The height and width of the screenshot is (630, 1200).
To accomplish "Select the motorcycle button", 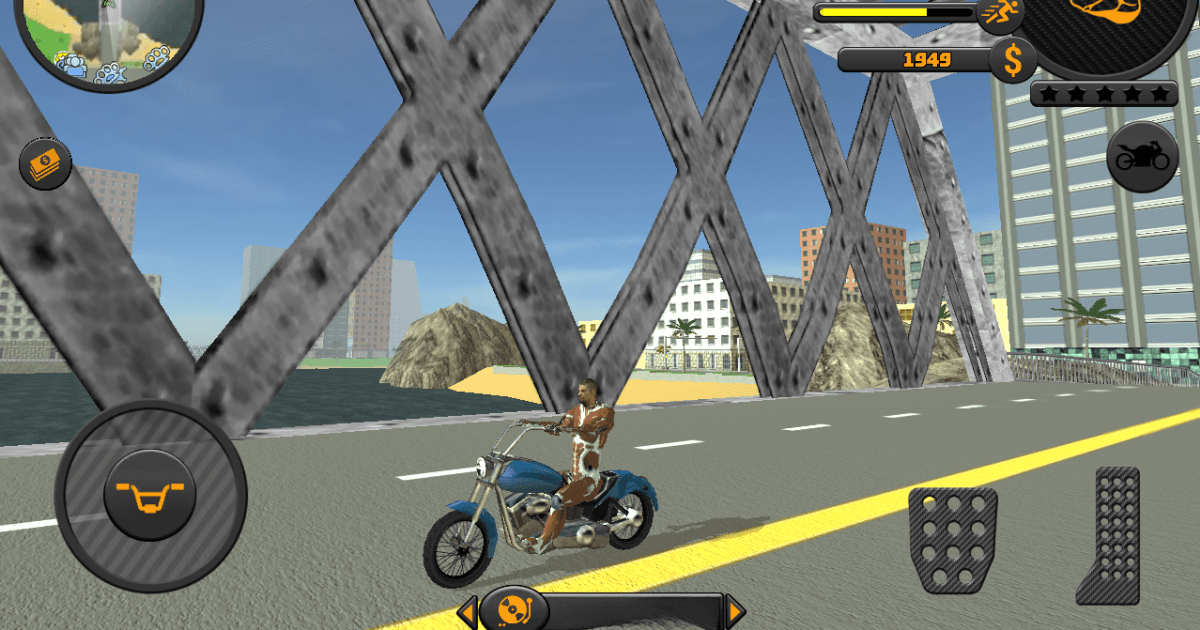I will [x=1142, y=157].
